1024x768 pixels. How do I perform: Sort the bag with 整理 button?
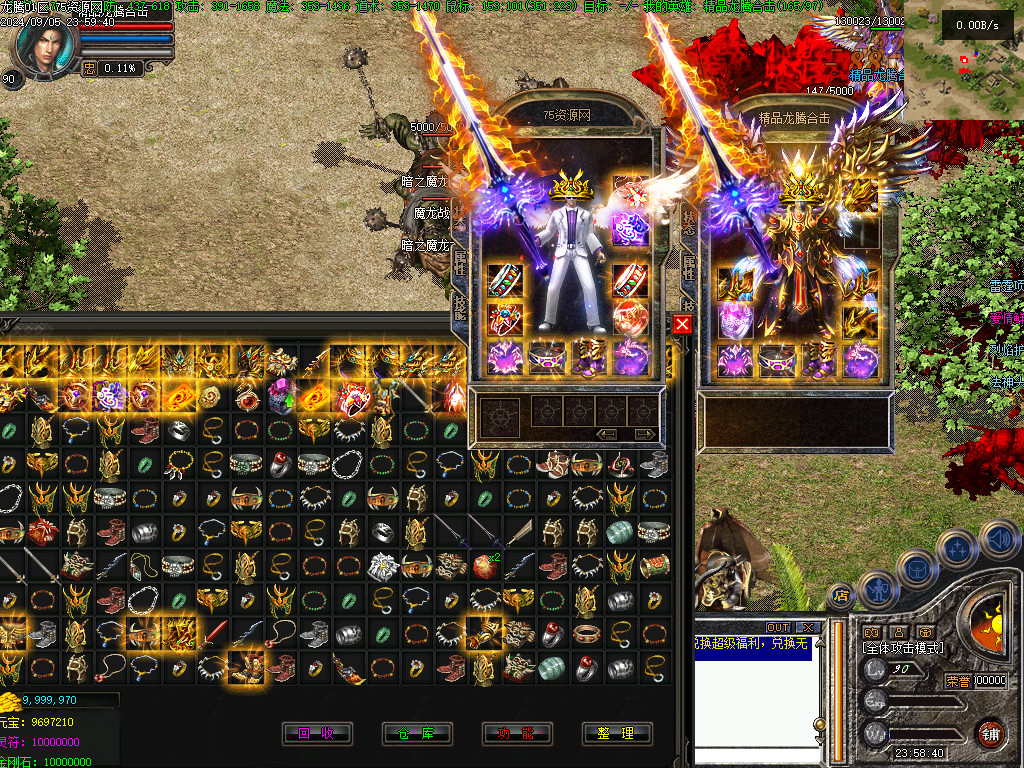(617, 733)
